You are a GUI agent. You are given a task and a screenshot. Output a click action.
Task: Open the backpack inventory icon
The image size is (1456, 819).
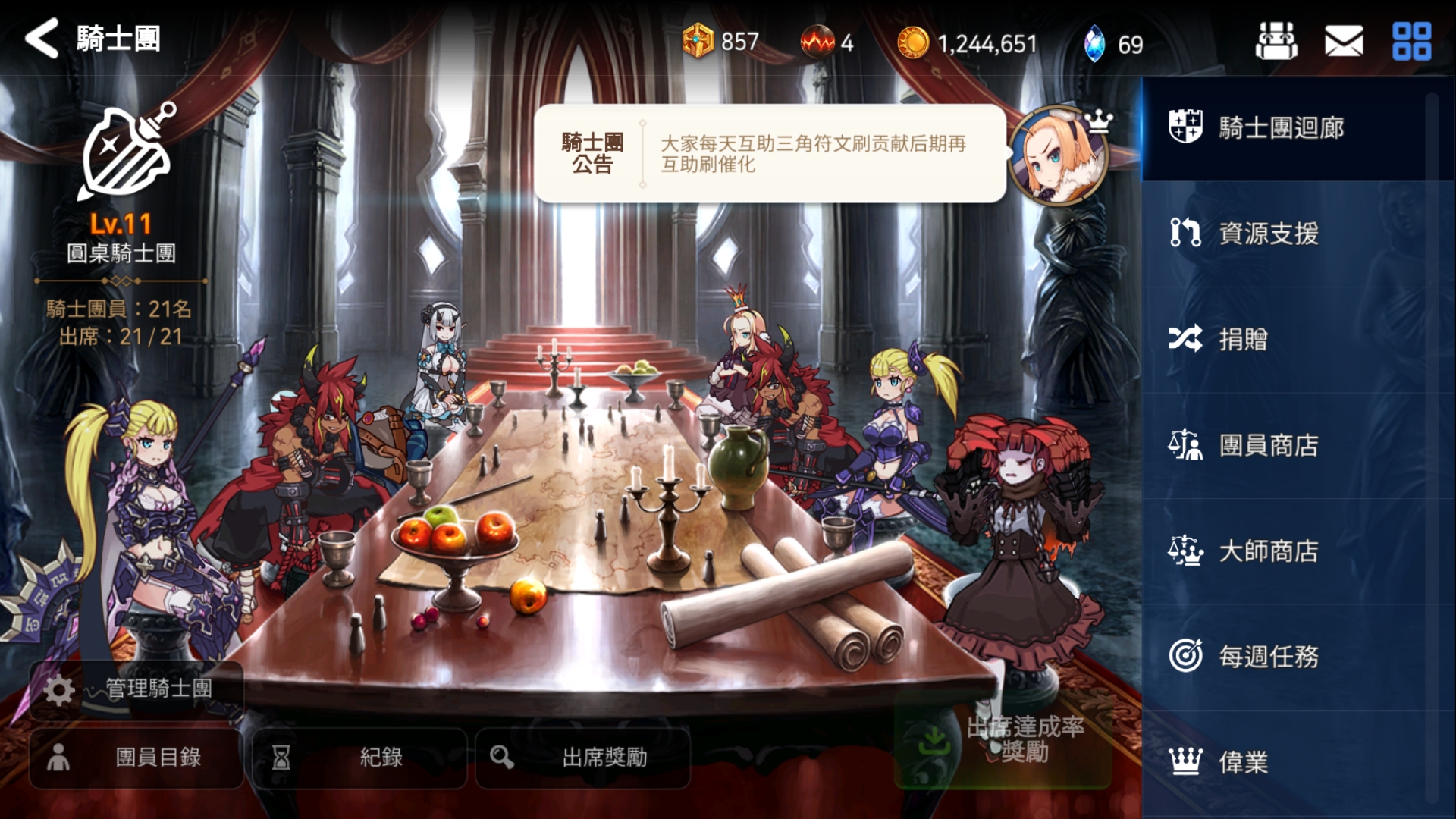(1277, 42)
